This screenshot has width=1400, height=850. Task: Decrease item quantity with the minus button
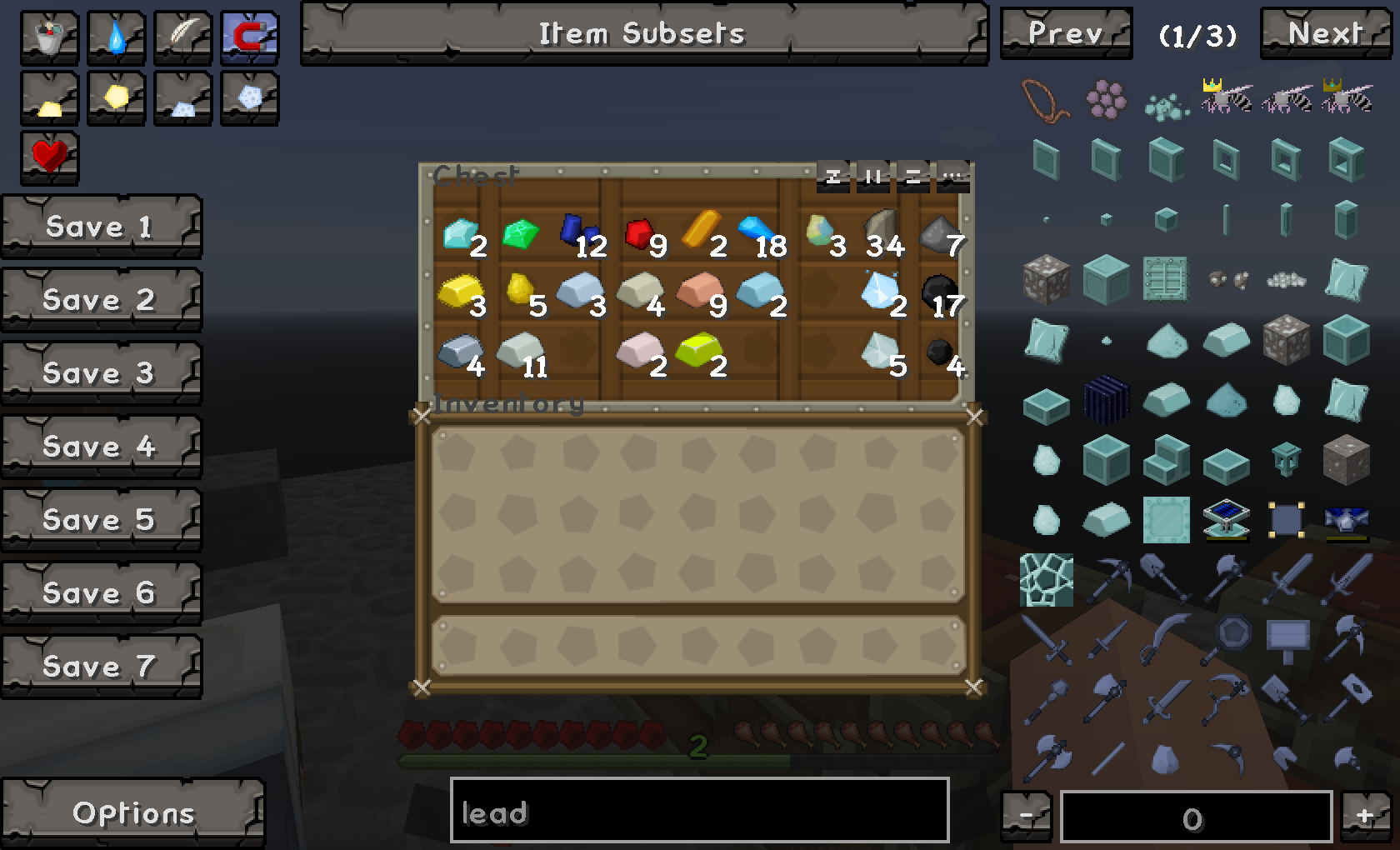point(1027,817)
